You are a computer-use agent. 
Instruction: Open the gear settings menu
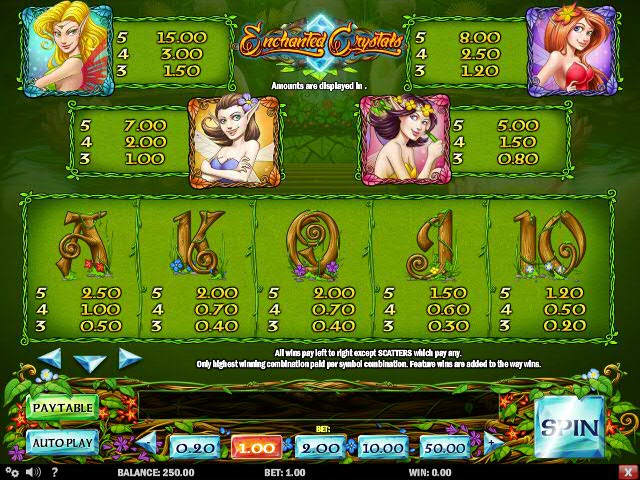[12, 472]
